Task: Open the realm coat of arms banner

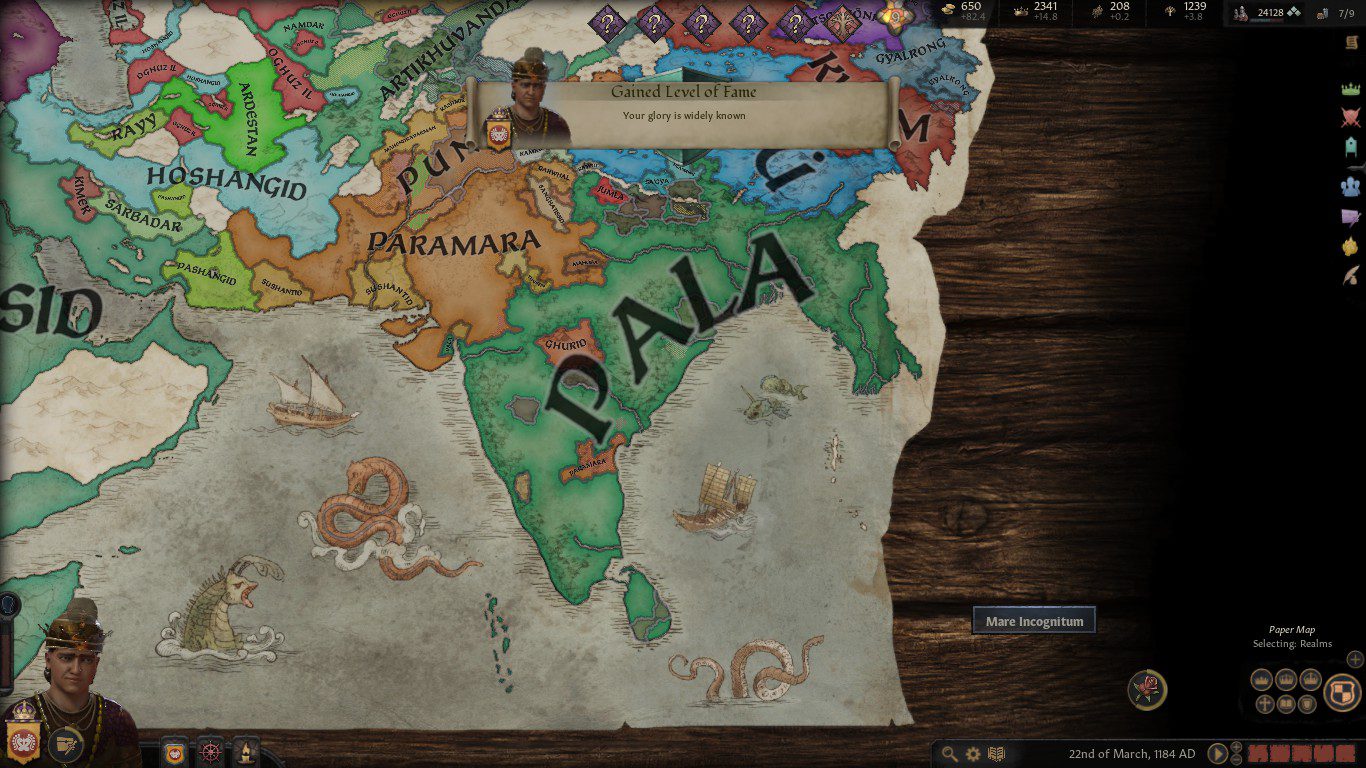Action: point(21,737)
